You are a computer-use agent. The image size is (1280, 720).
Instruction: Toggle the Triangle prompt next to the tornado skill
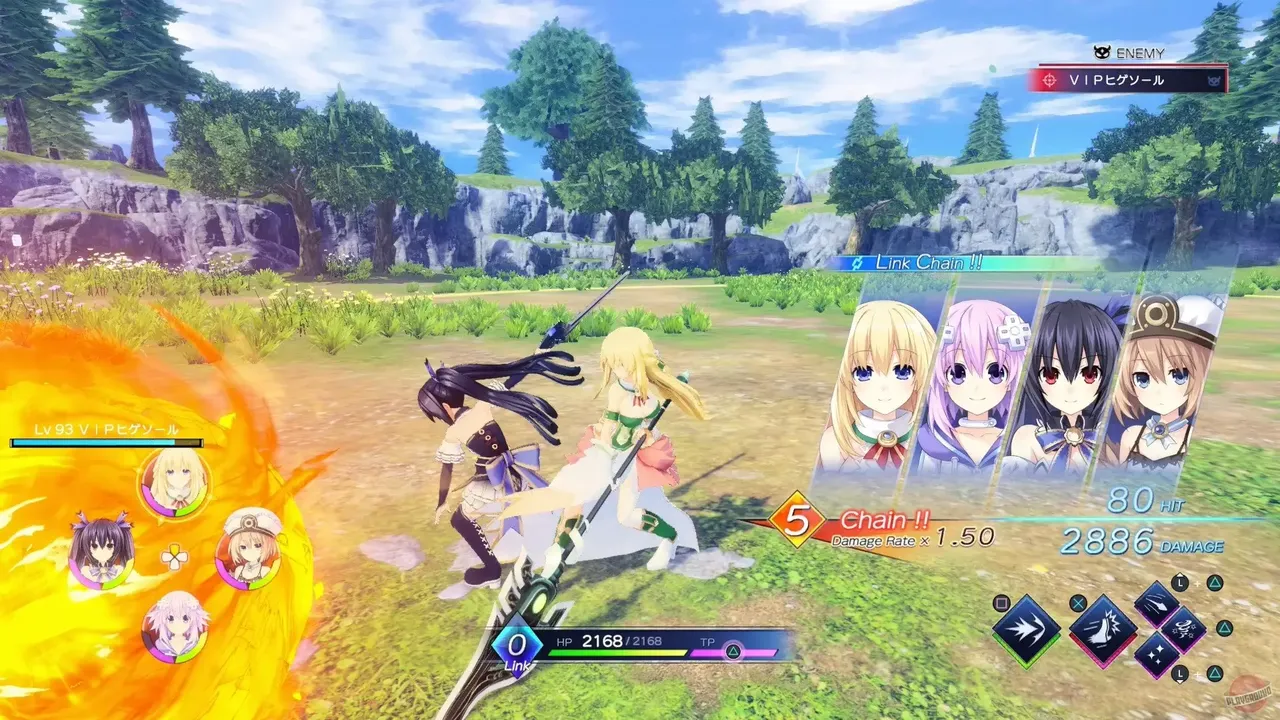(1225, 628)
